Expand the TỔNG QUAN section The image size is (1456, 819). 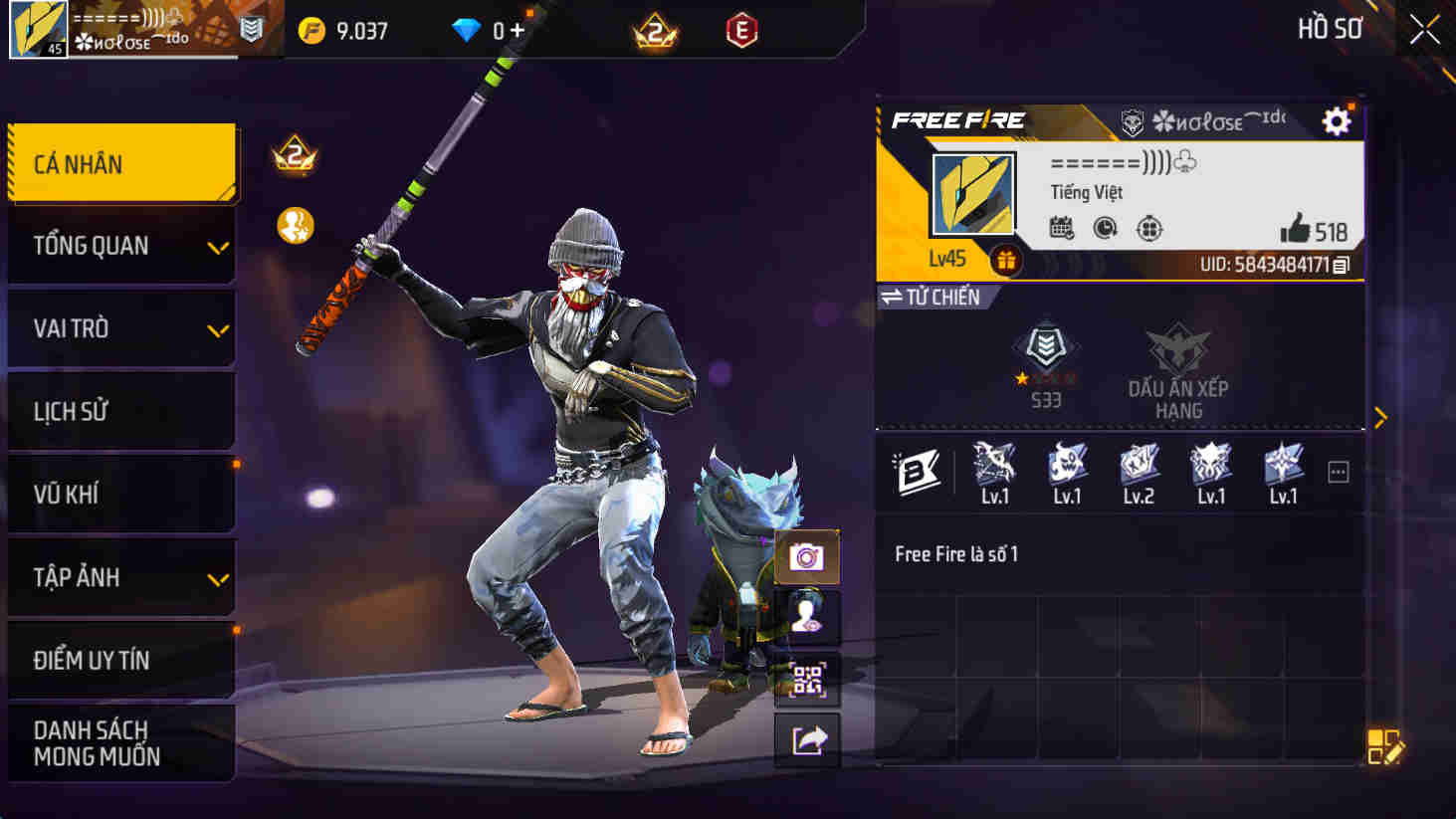[119, 245]
